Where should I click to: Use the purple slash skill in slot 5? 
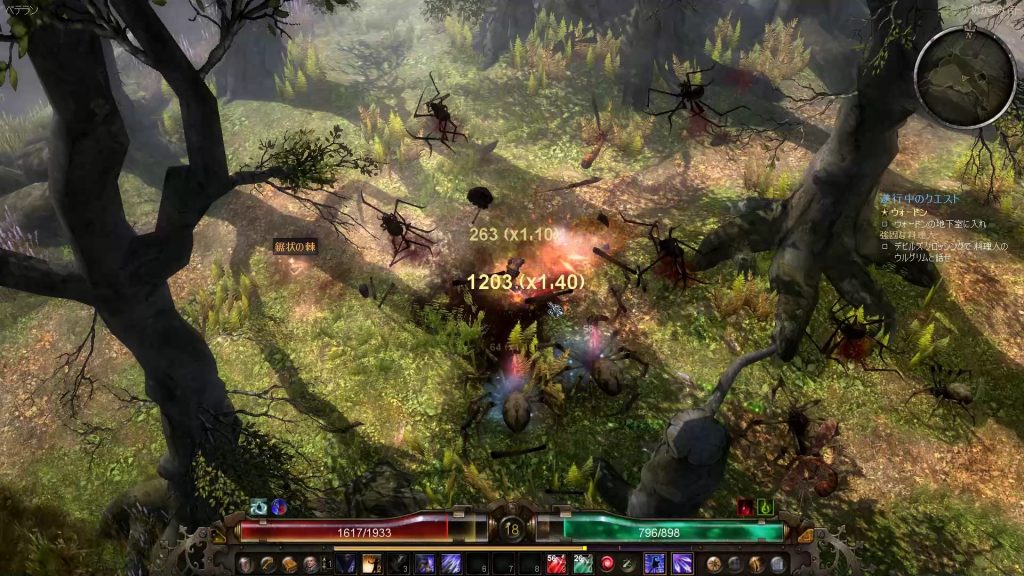pyautogui.click(x=451, y=564)
